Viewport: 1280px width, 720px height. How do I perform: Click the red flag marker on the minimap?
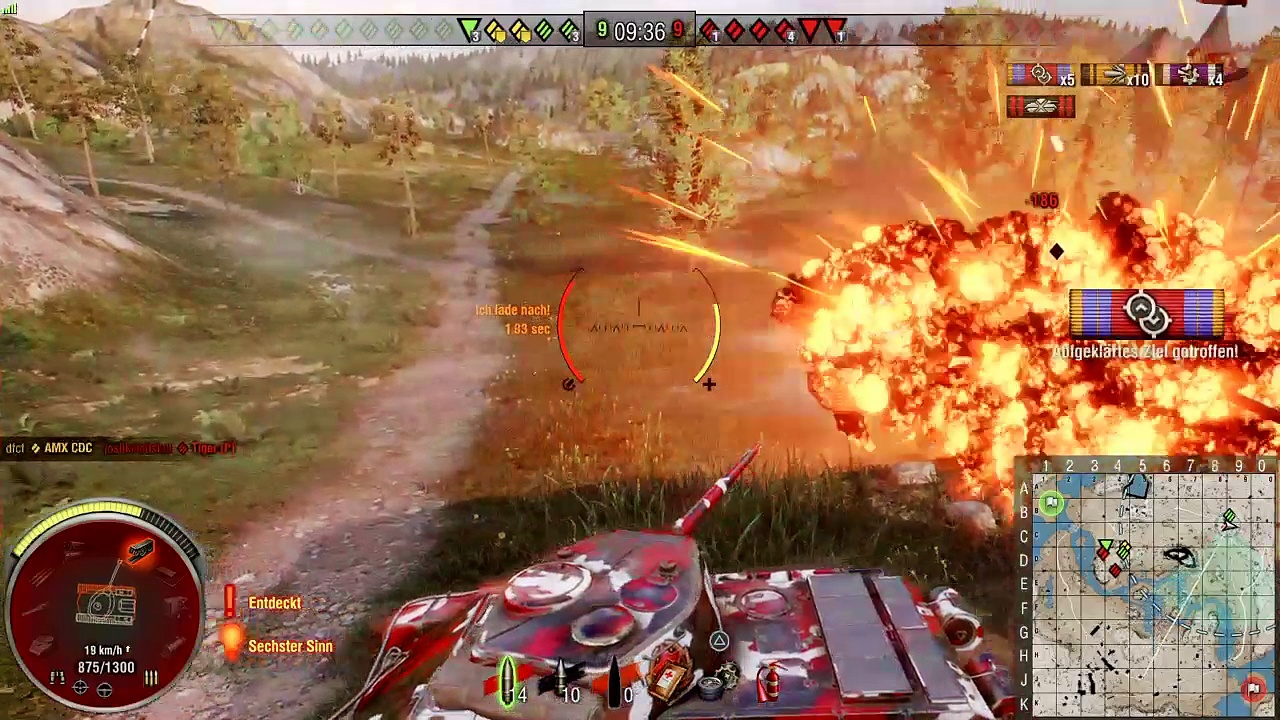[x=1254, y=689]
